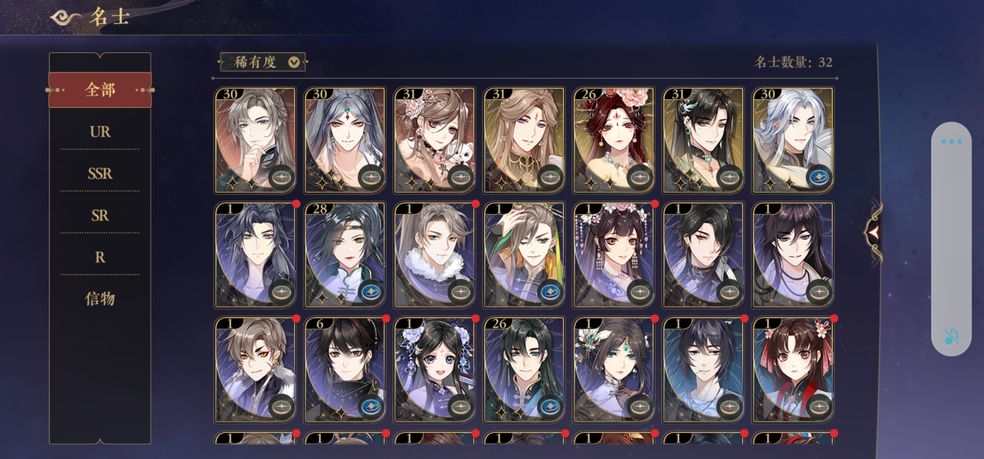The image size is (984, 459).
Task: Open the level 28 dark-haired character card
Action: [344, 254]
